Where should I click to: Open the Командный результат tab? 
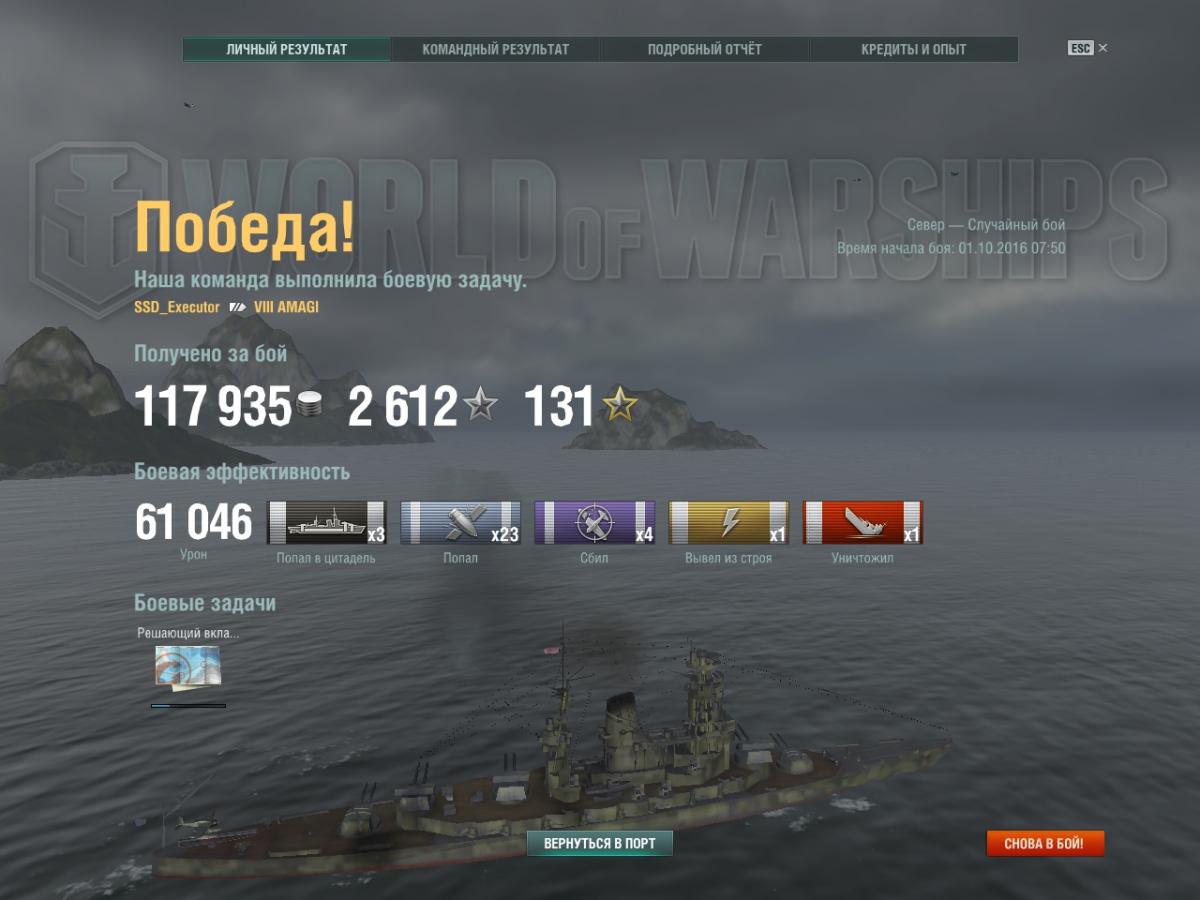point(495,49)
